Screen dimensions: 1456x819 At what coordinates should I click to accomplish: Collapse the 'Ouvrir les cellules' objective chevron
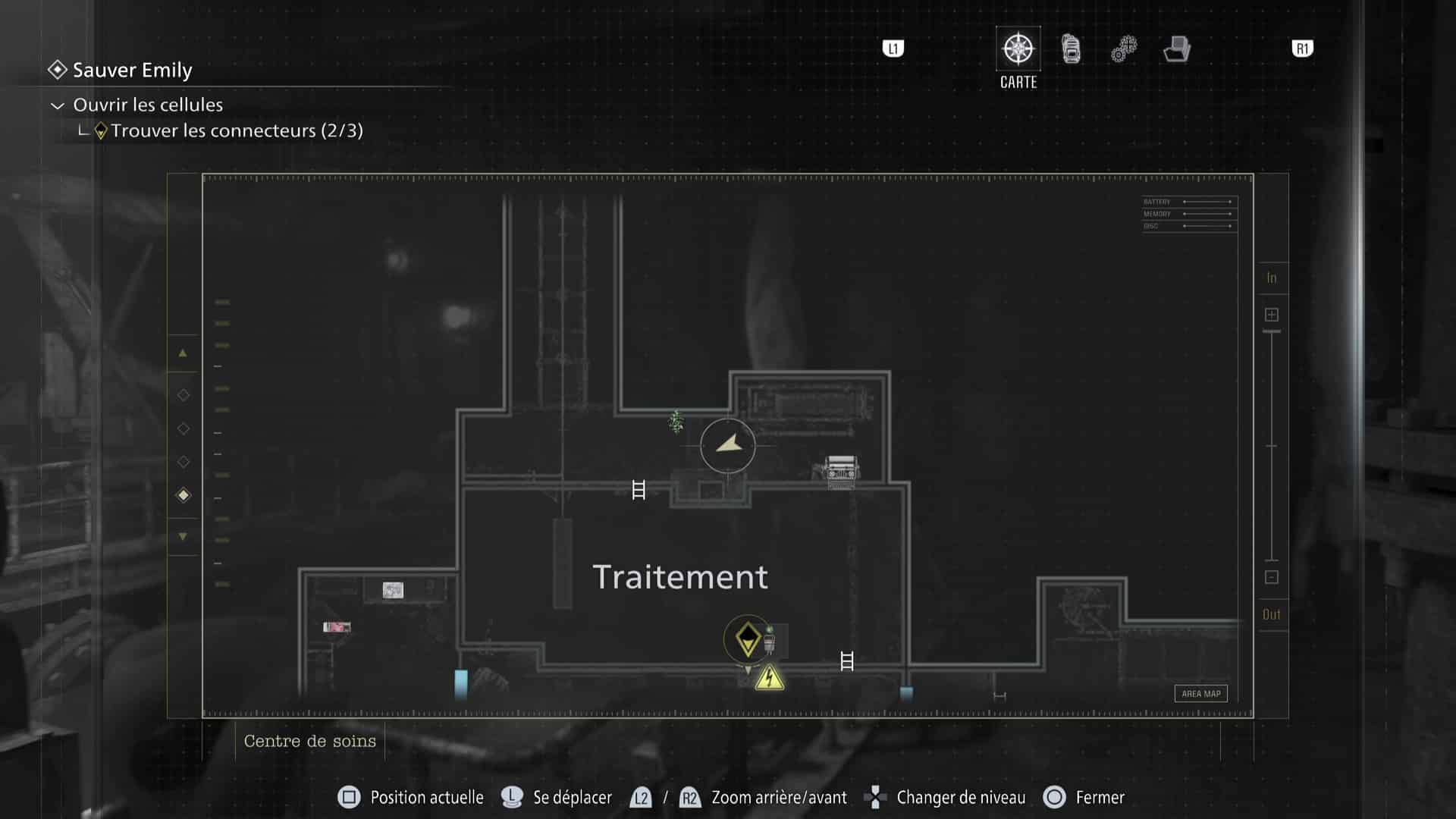point(56,105)
